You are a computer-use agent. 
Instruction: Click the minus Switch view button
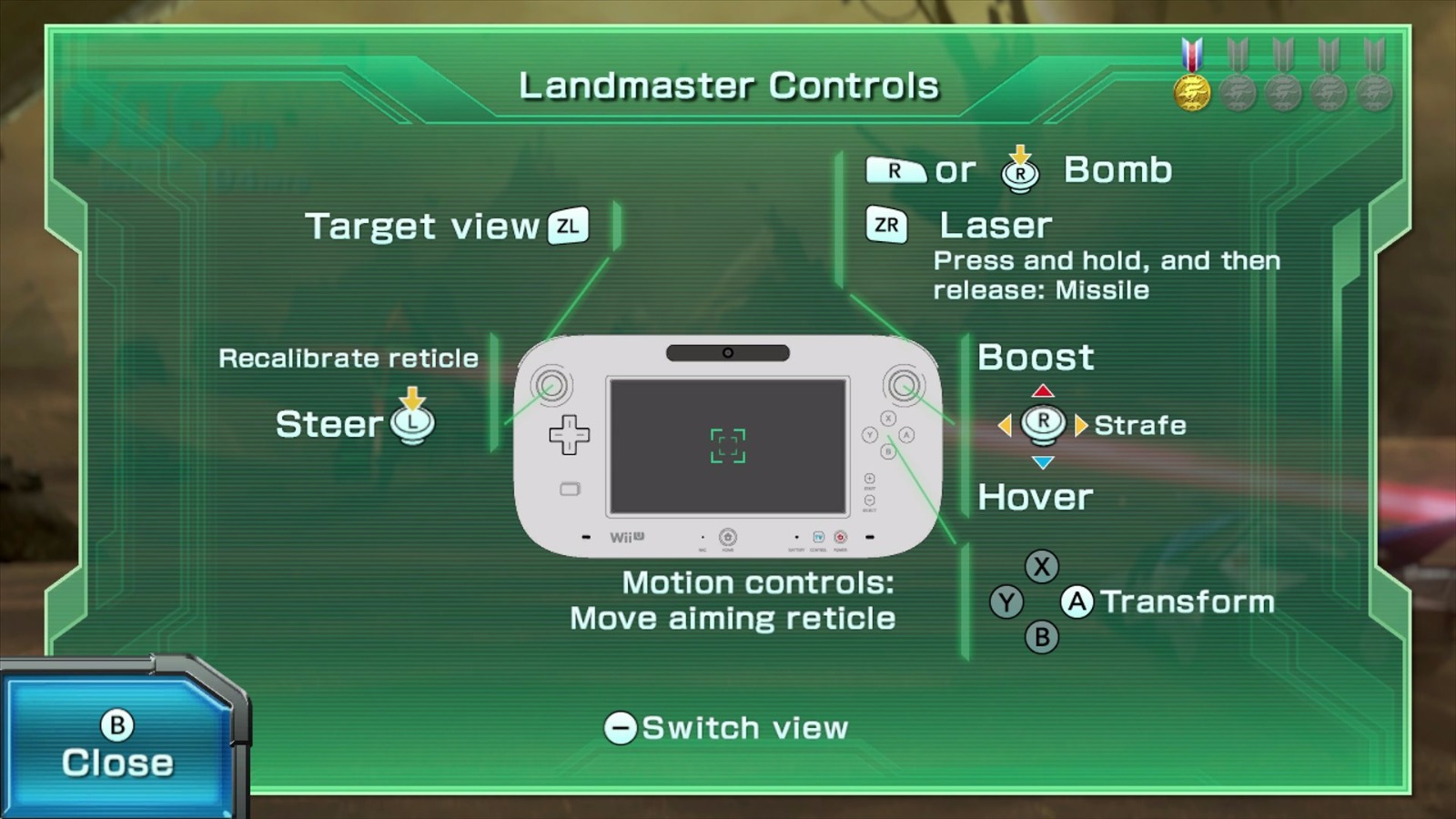622,727
